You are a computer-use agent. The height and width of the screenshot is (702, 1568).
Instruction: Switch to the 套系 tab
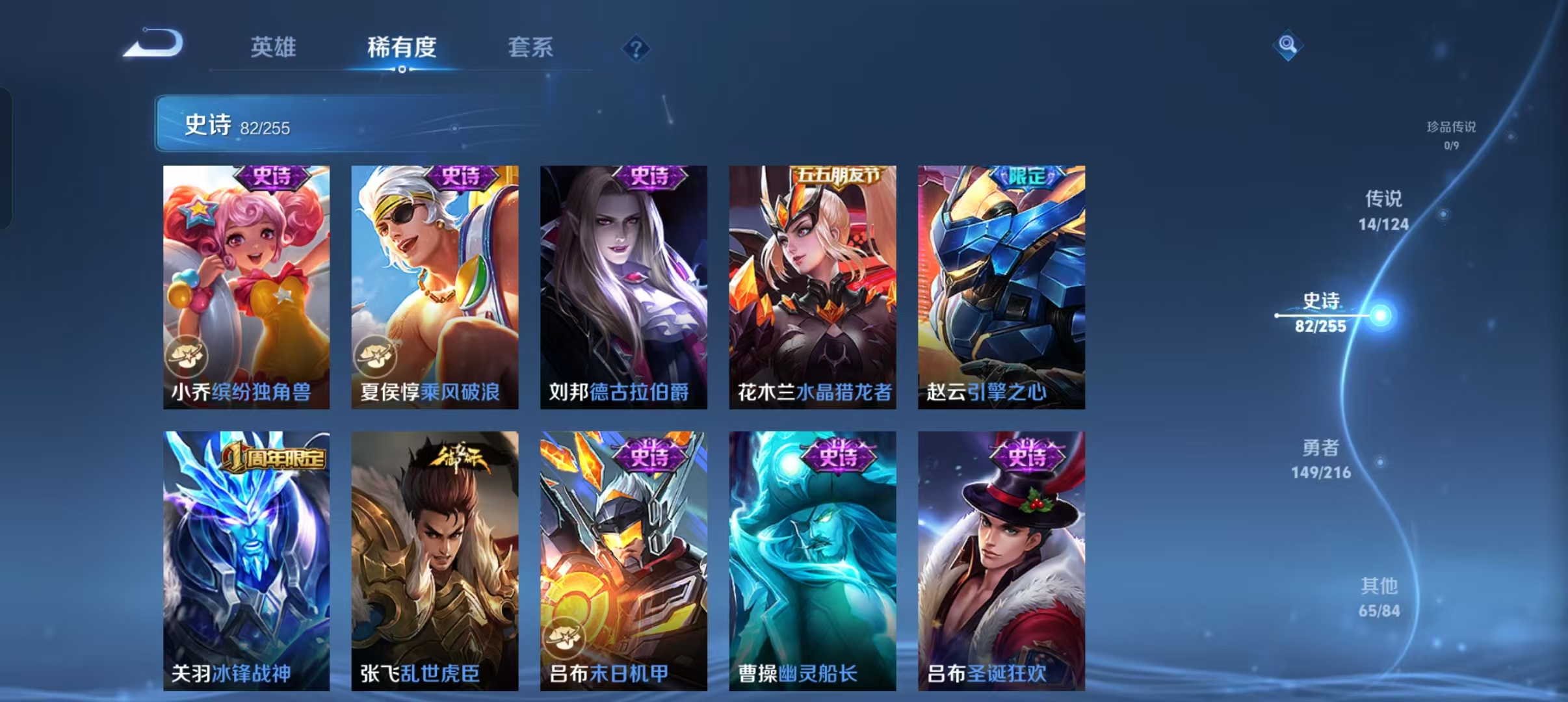[532, 47]
